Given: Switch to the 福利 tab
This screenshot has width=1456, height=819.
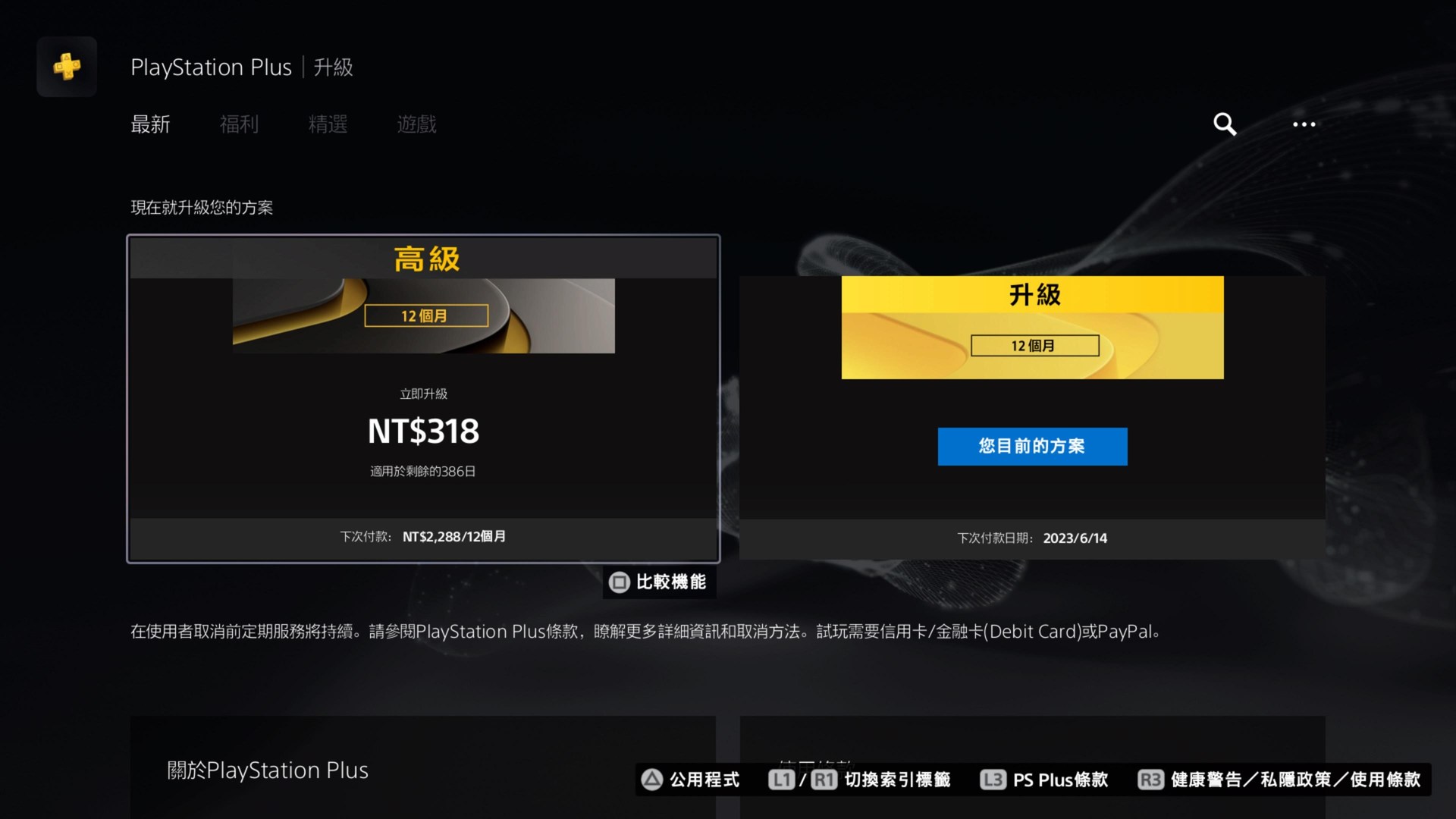Looking at the screenshot, I should [239, 124].
